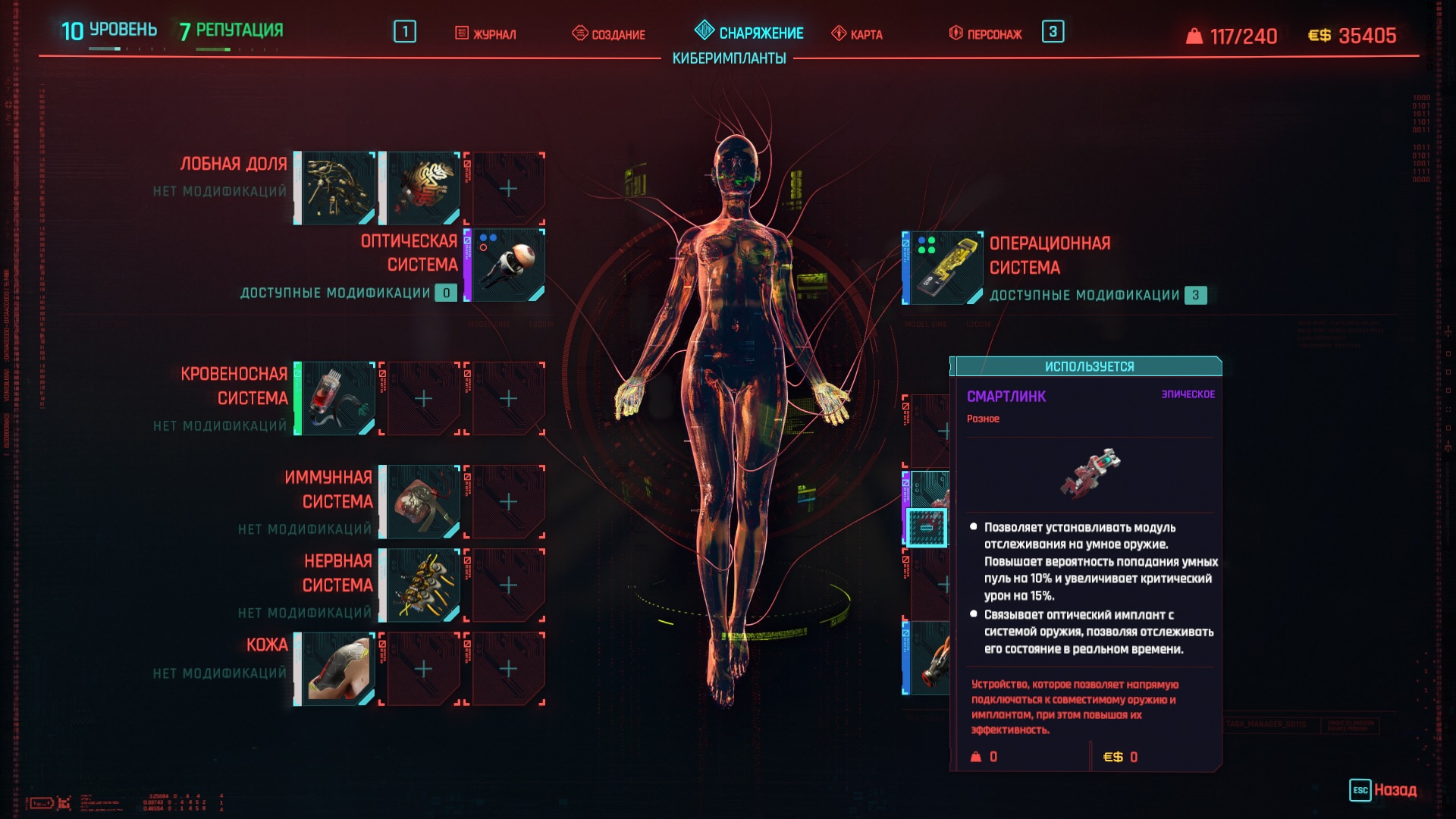The width and height of the screenshot is (1456, 819).
Task: Open the Карта tab
Action: [858, 34]
